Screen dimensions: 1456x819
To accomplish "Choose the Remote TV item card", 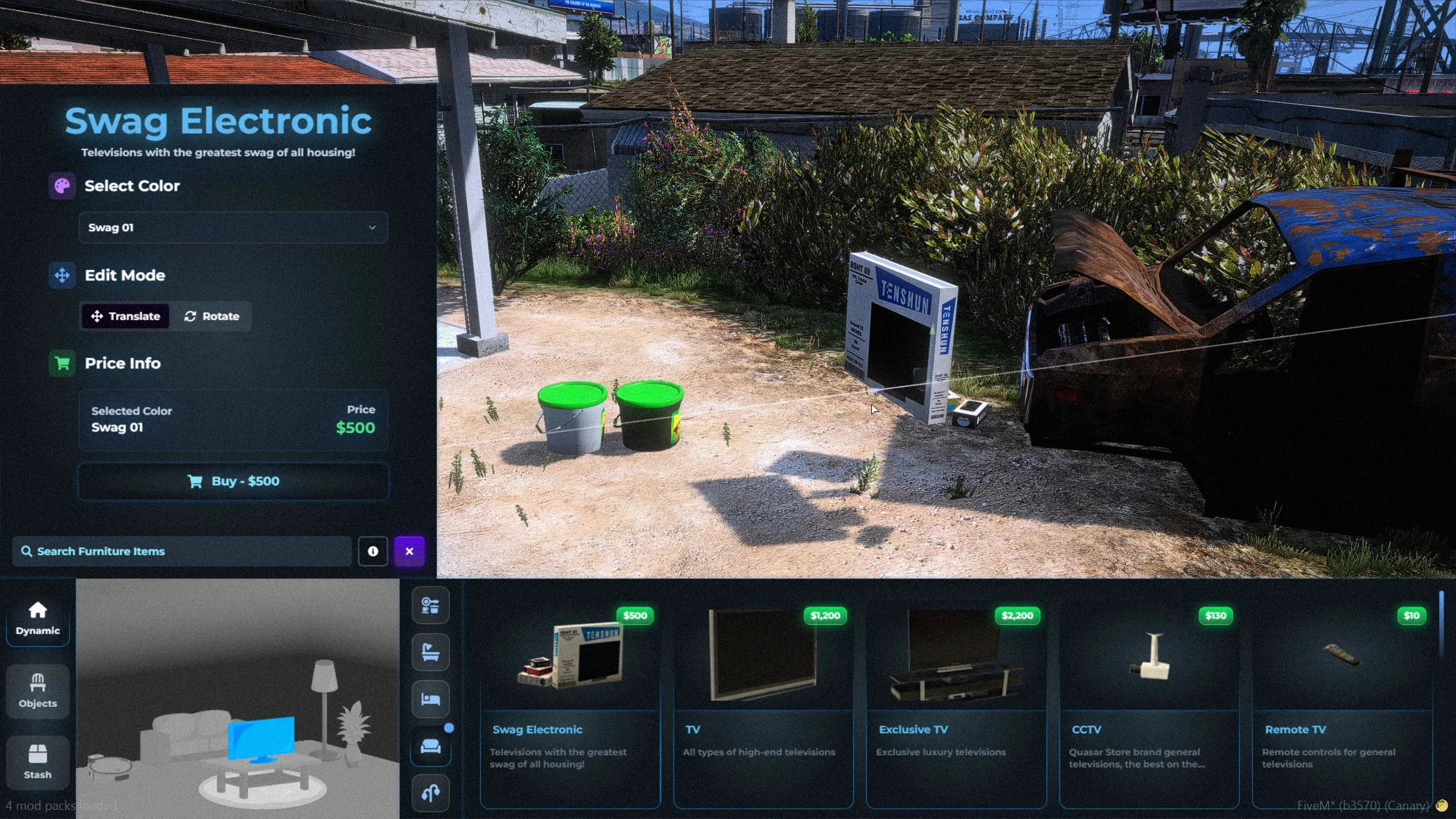I will [x=1342, y=705].
